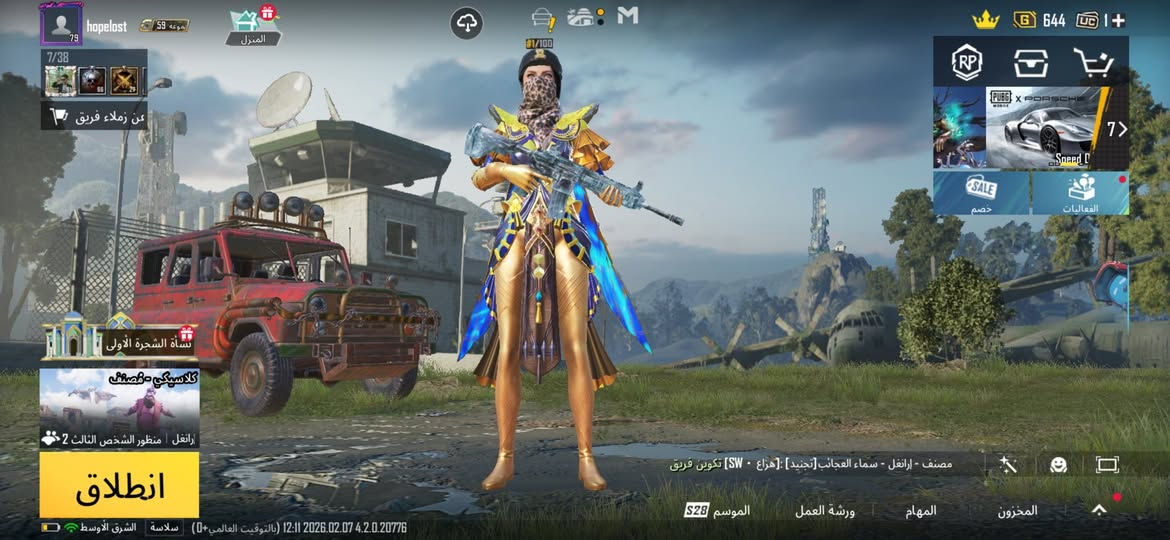This screenshot has height=540, width=1170.
Task: Click the cloud download icon
Action: pos(467,22)
